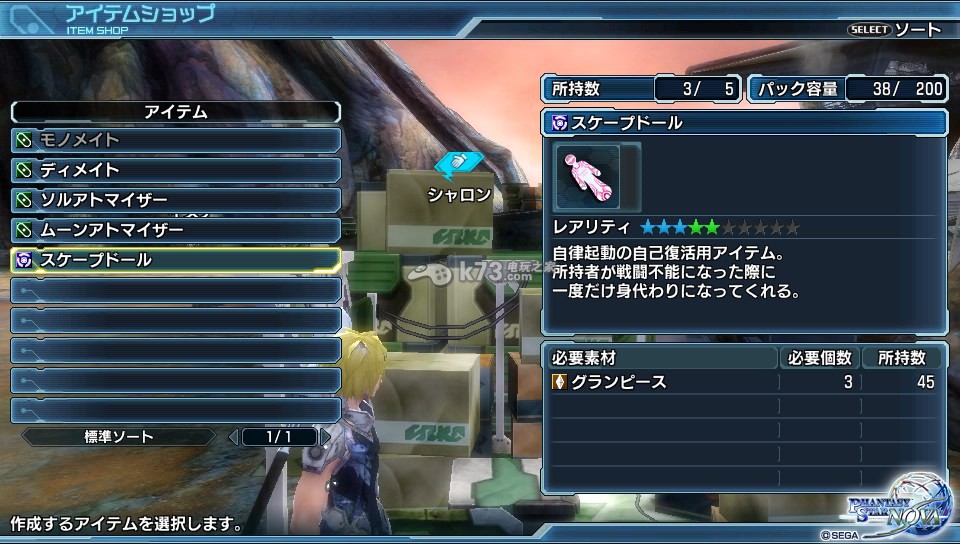Pick the ムーンアトマイザー entry
Image resolution: width=960 pixels, height=544 pixels.
[175, 230]
